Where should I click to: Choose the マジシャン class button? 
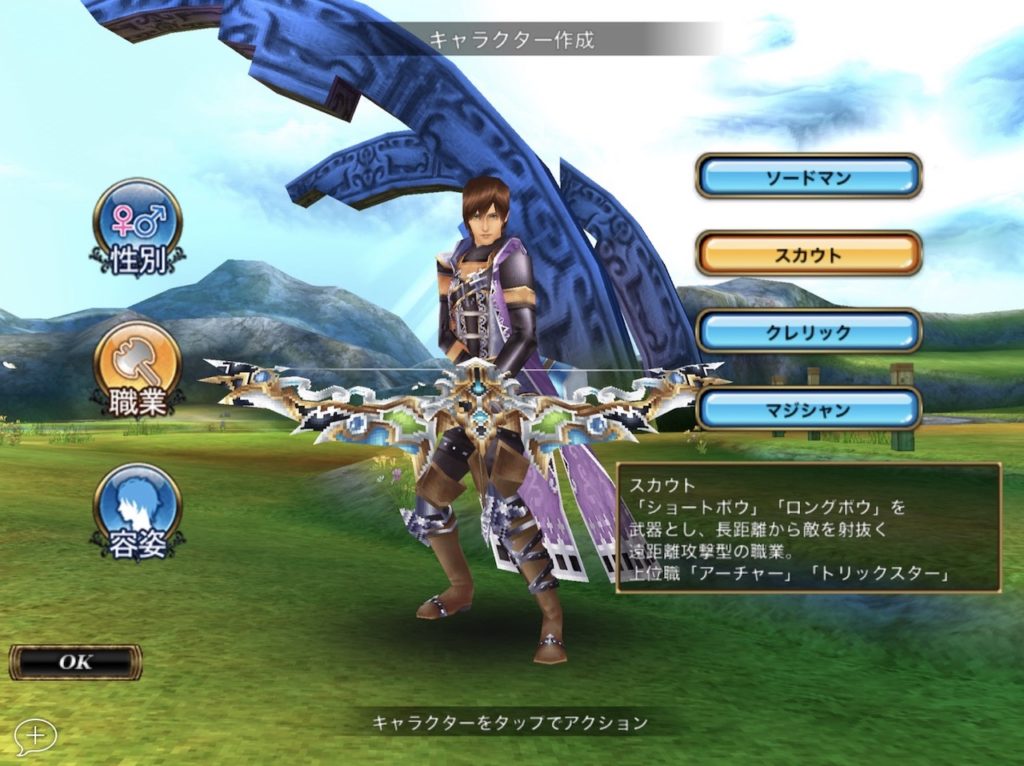tap(808, 408)
